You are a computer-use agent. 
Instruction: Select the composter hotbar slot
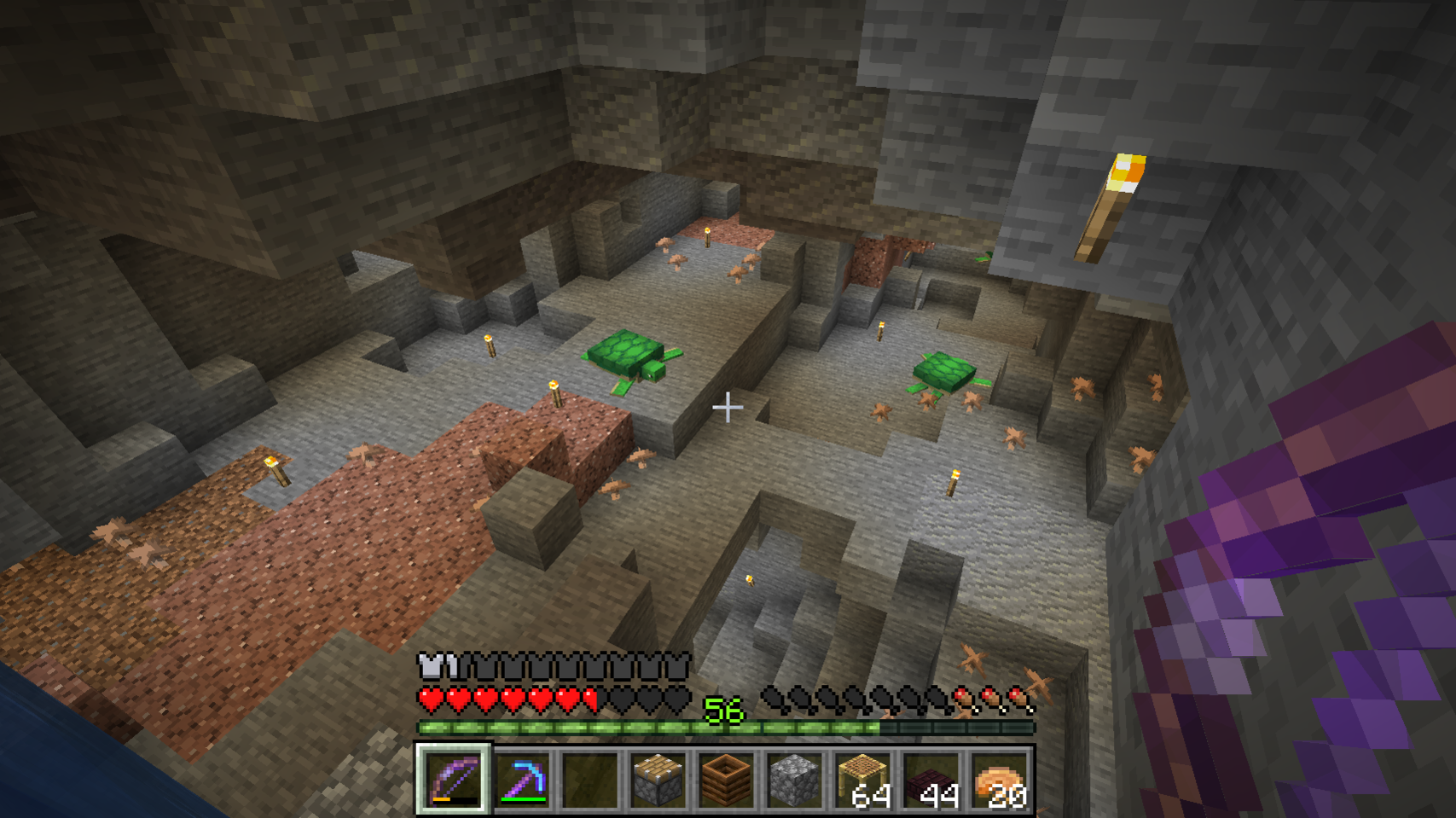[x=726, y=779]
